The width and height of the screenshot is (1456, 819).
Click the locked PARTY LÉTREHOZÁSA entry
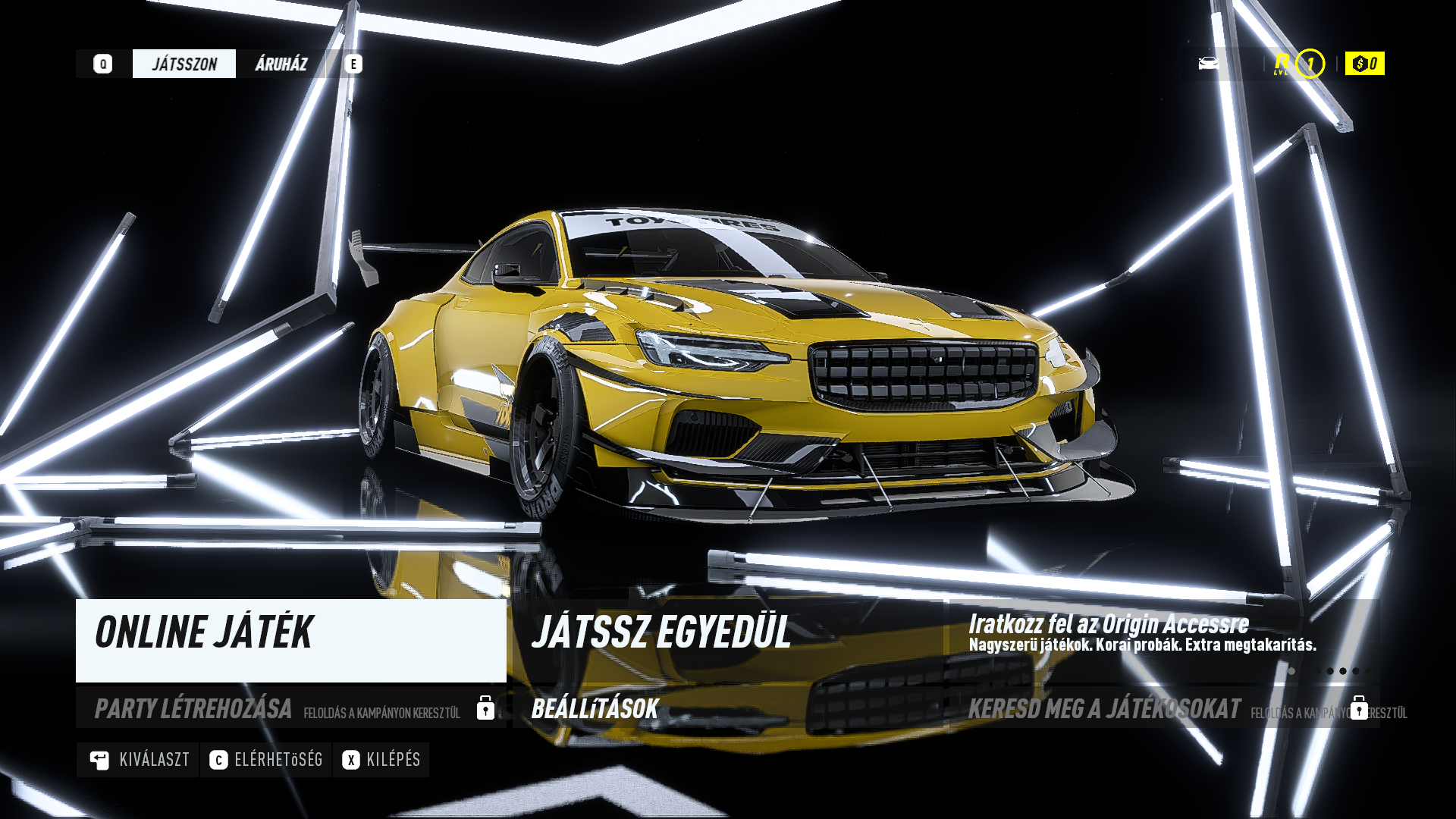point(290,708)
